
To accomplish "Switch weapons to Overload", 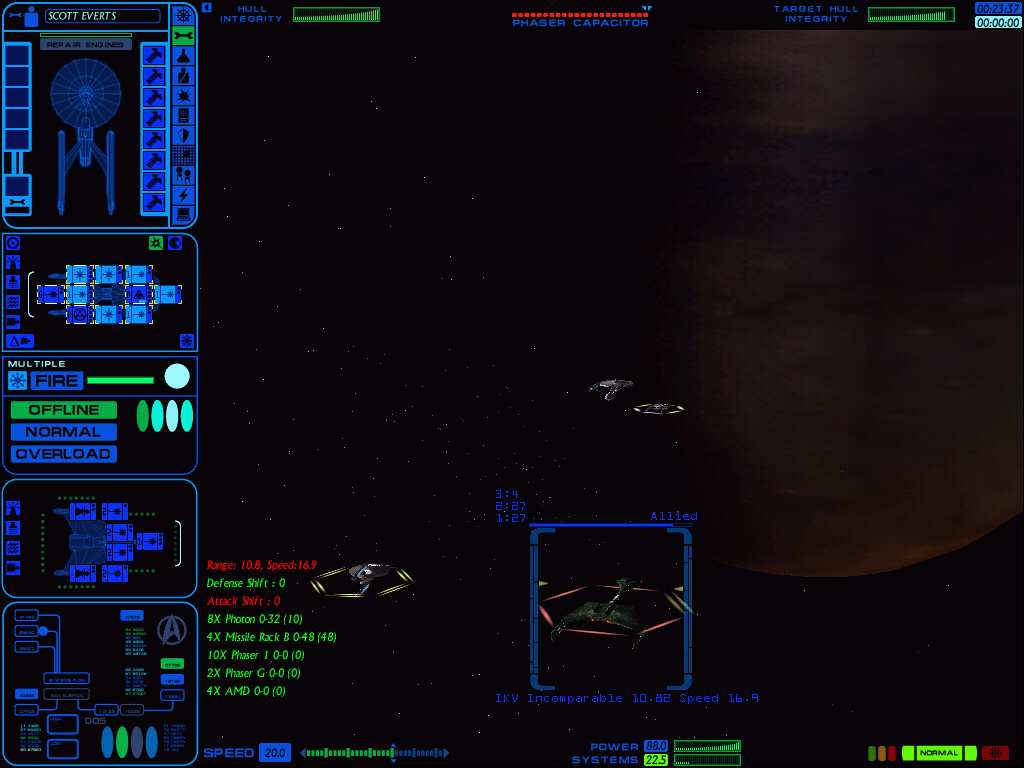I will (64, 454).
